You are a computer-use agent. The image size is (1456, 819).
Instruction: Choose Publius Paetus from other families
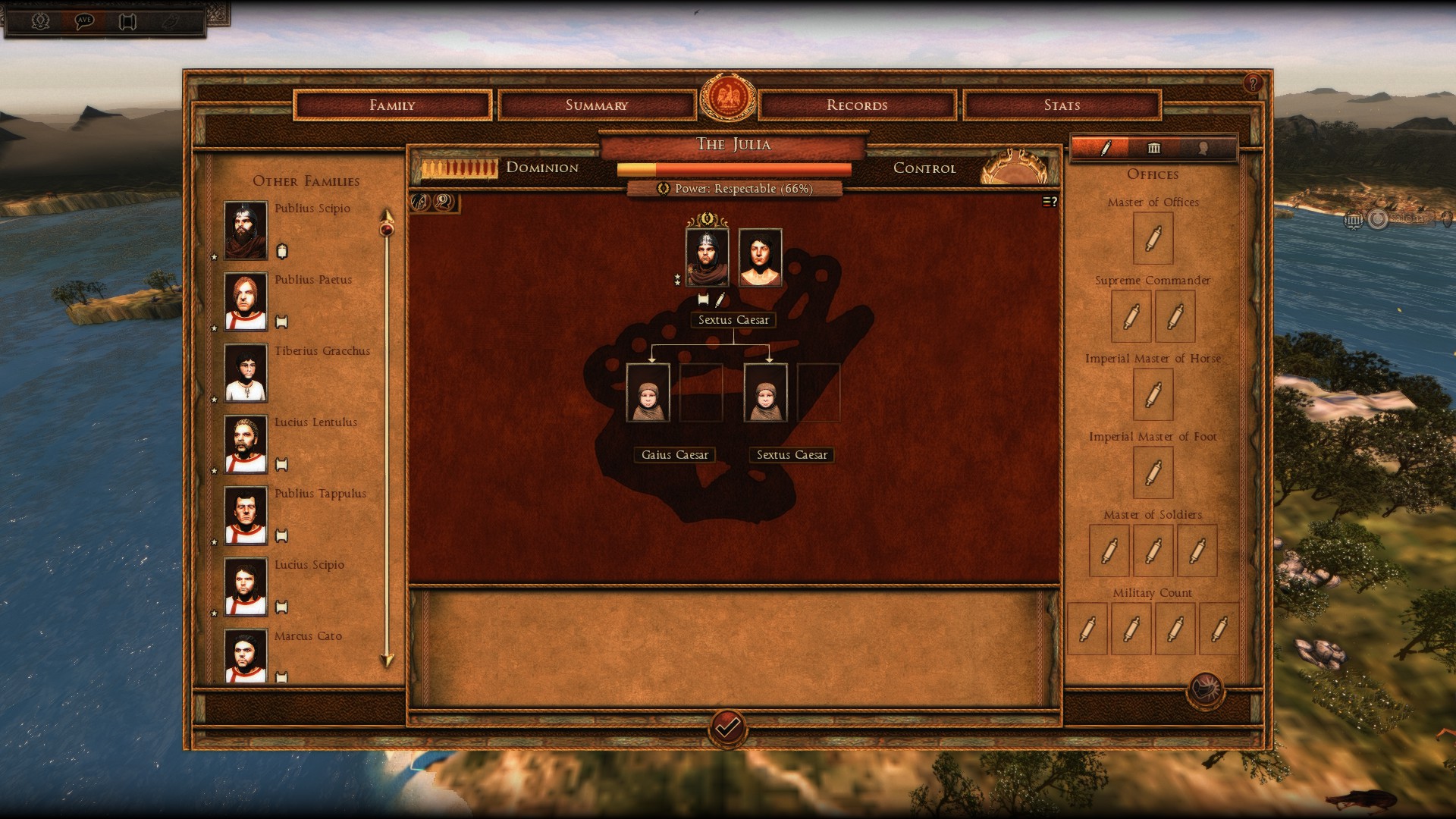[x=246, y=301]
